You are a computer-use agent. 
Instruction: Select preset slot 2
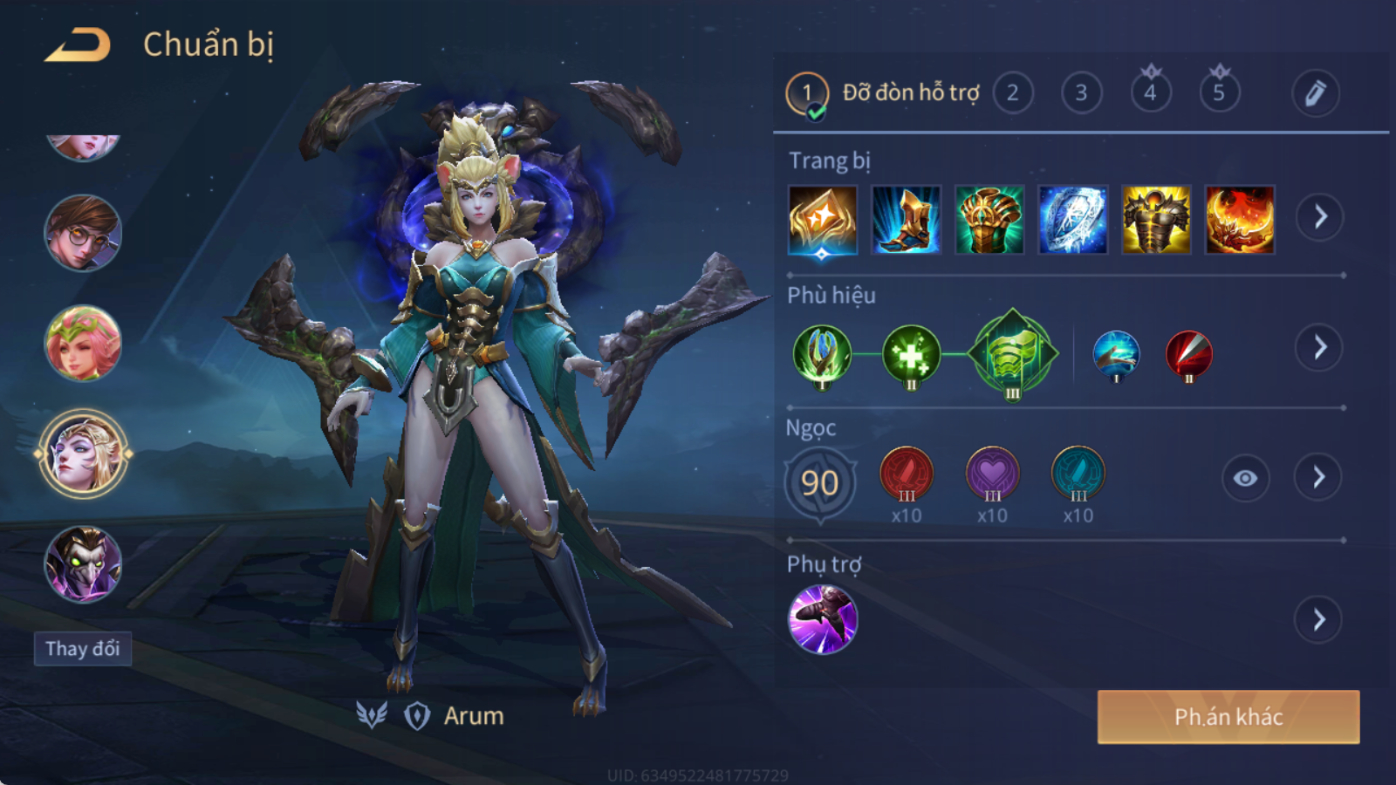(1012, 93)
